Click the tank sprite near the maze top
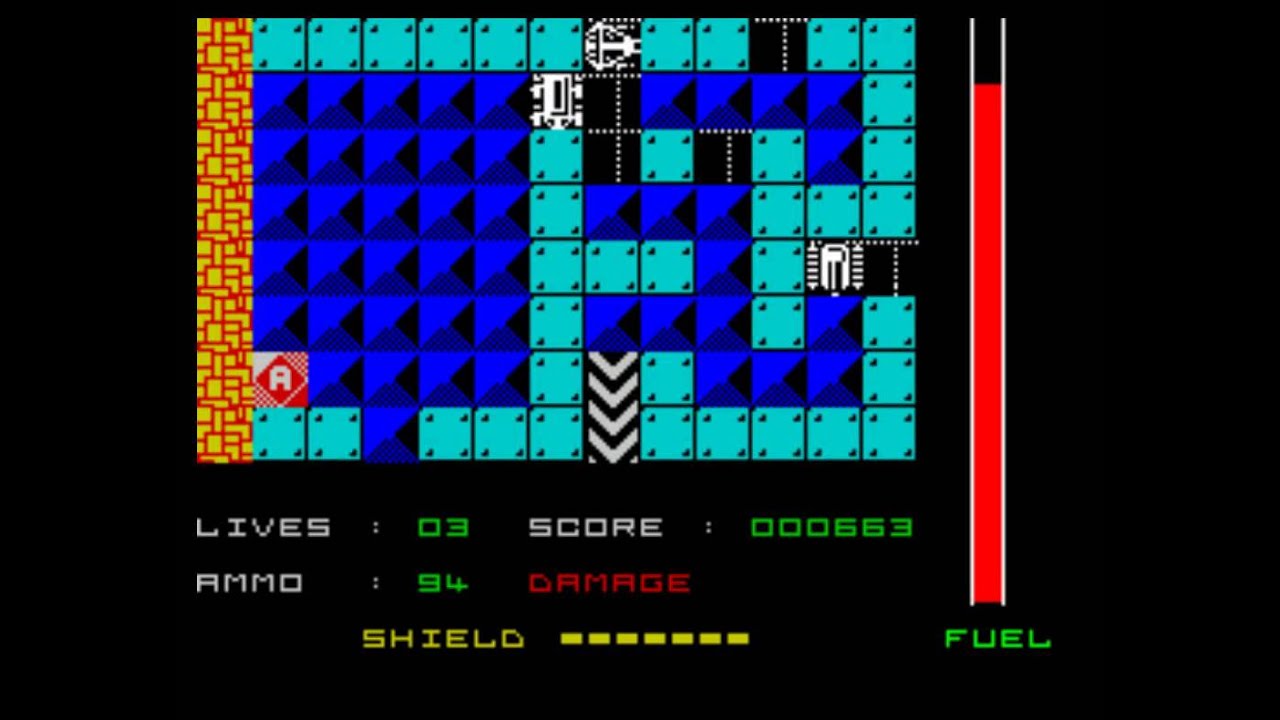1280x720 pixels. coord(558,100)
